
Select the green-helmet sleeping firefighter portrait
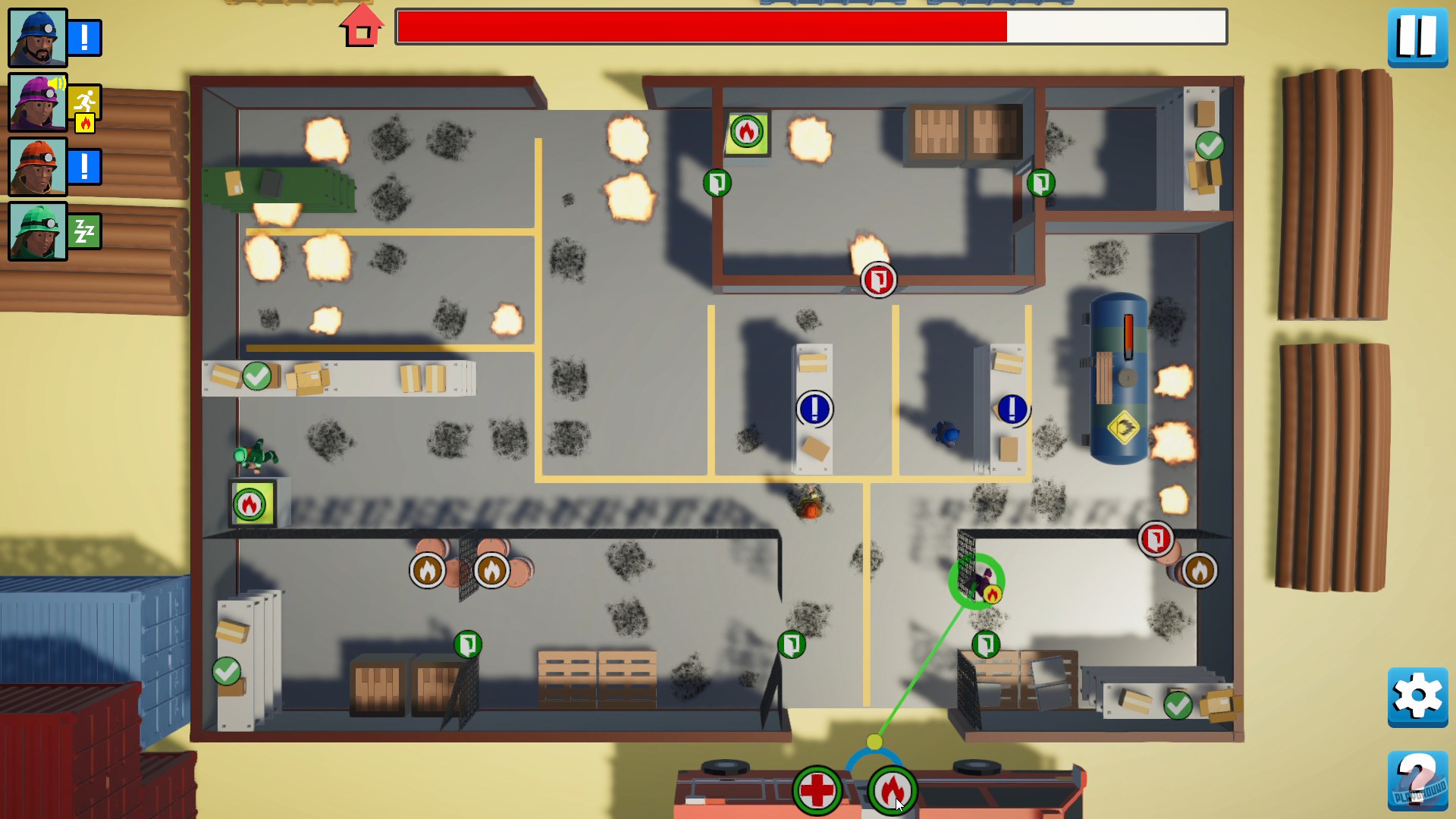pyautogui.click(x=36, y=230)
